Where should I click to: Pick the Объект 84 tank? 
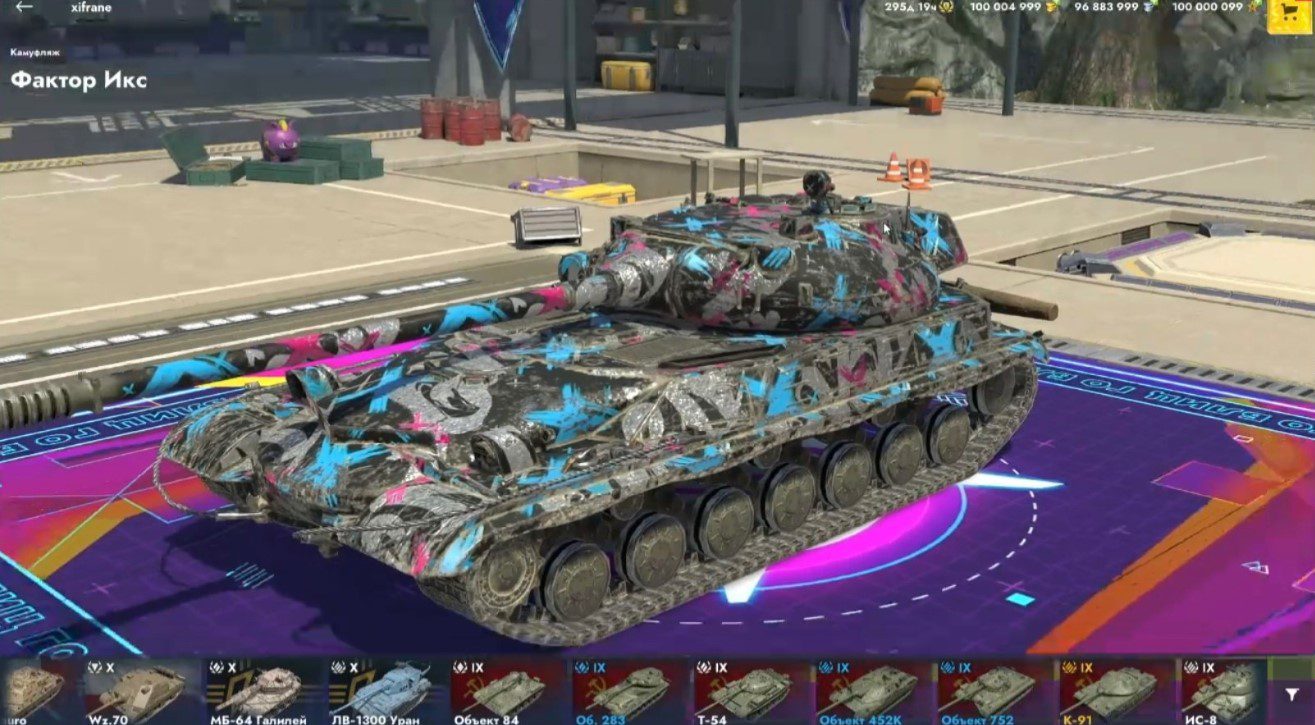(508, 691)
